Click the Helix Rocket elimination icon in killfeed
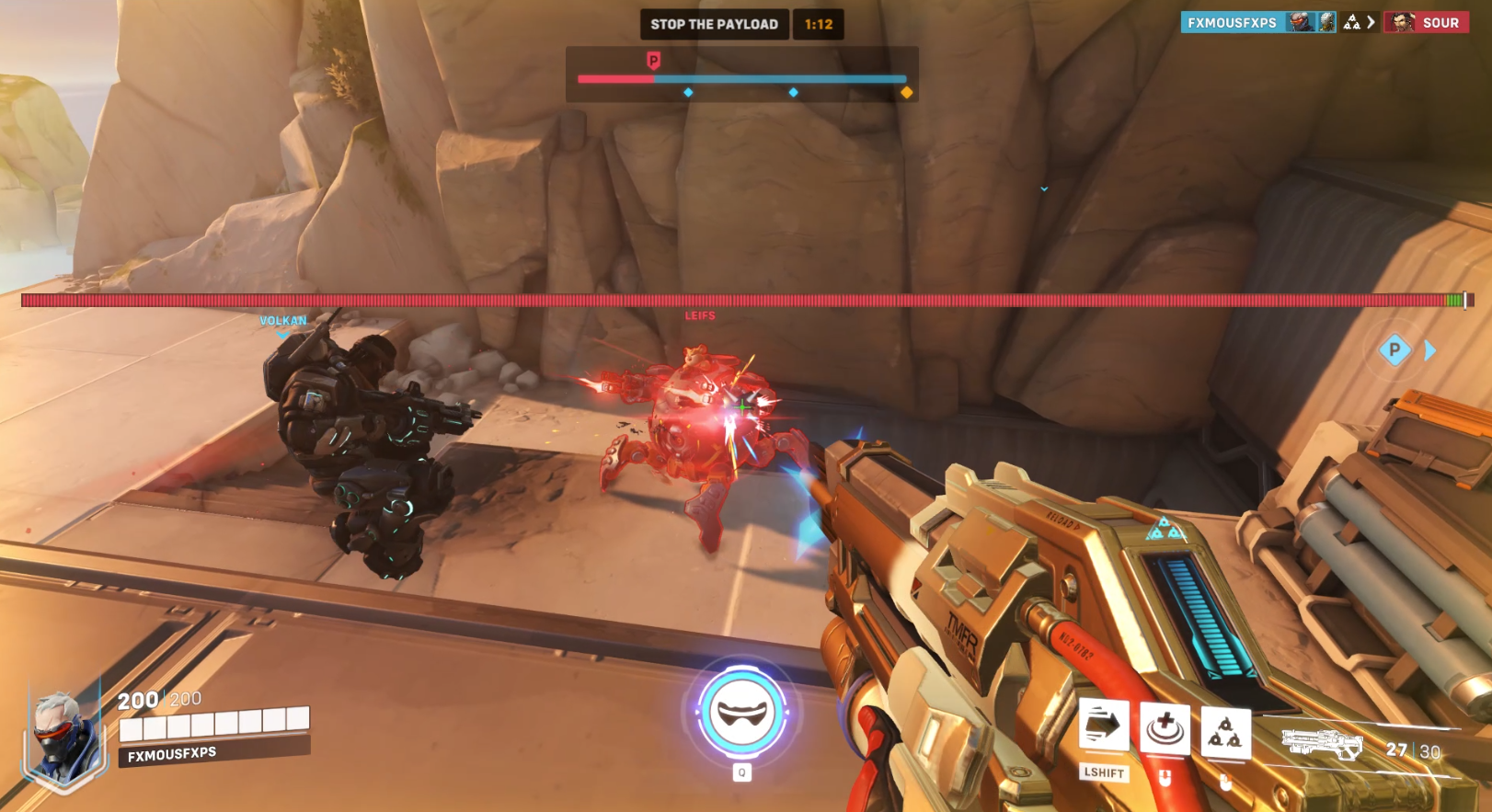Screen dimensions: 1492x812 (x=1351, y=22)
